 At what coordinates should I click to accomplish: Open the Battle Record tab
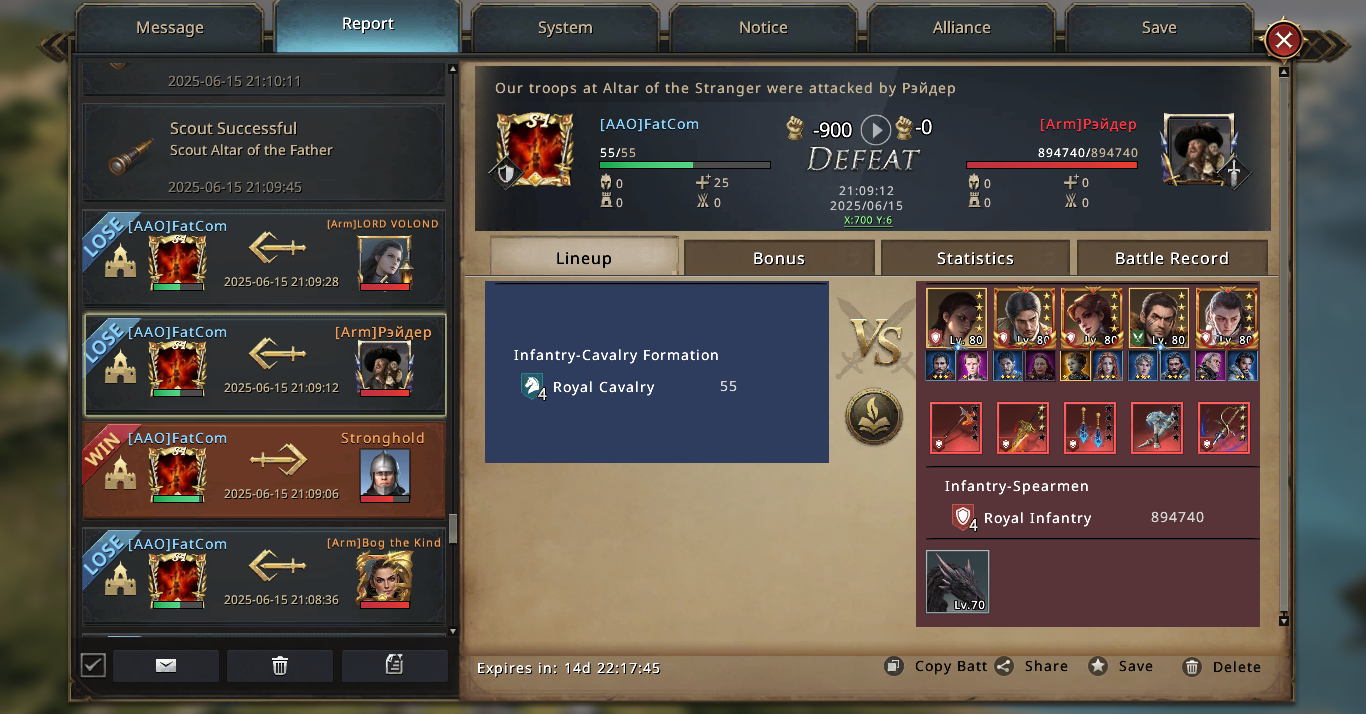click(x=1171, y=258)
